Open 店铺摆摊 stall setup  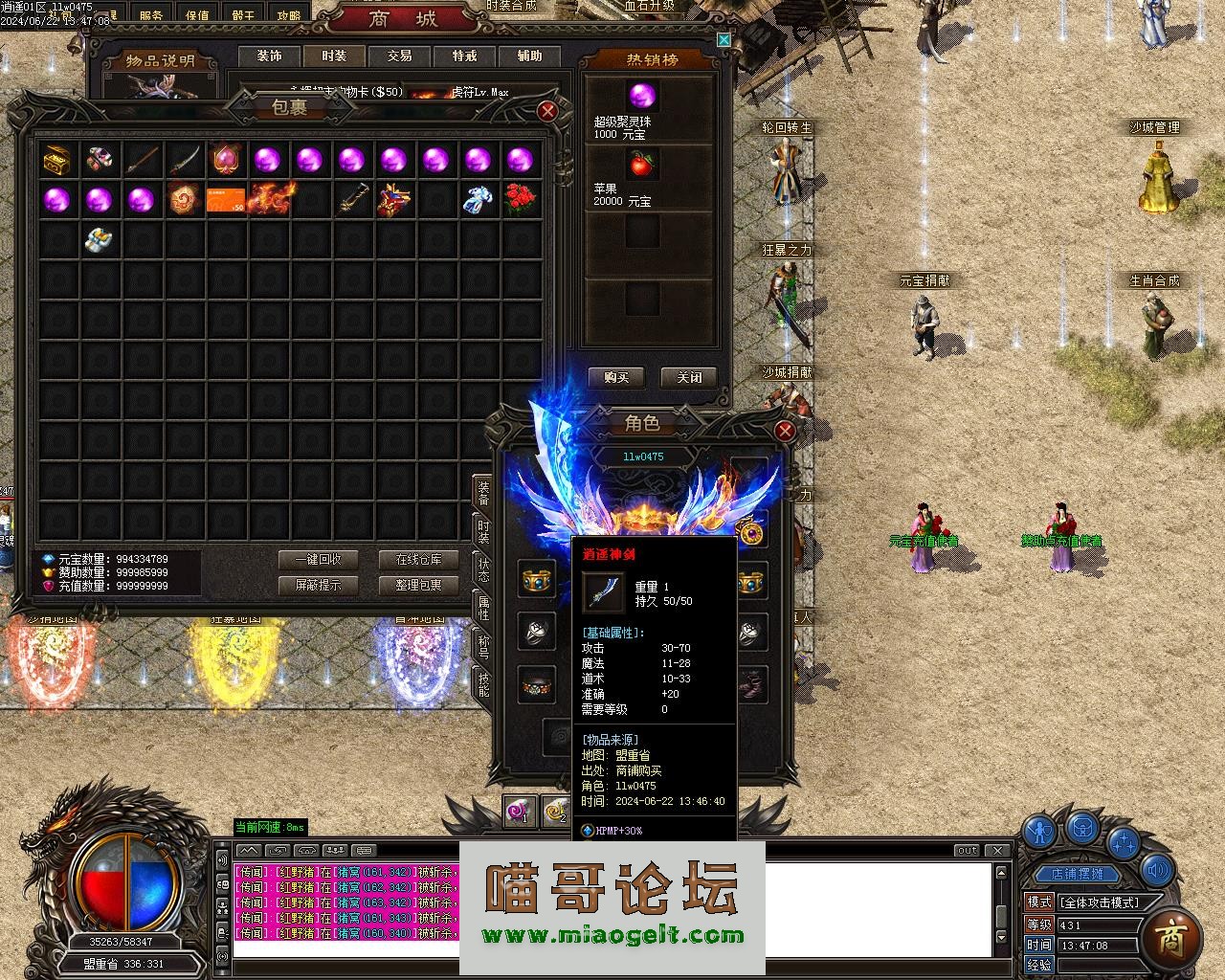point(1077,874)
